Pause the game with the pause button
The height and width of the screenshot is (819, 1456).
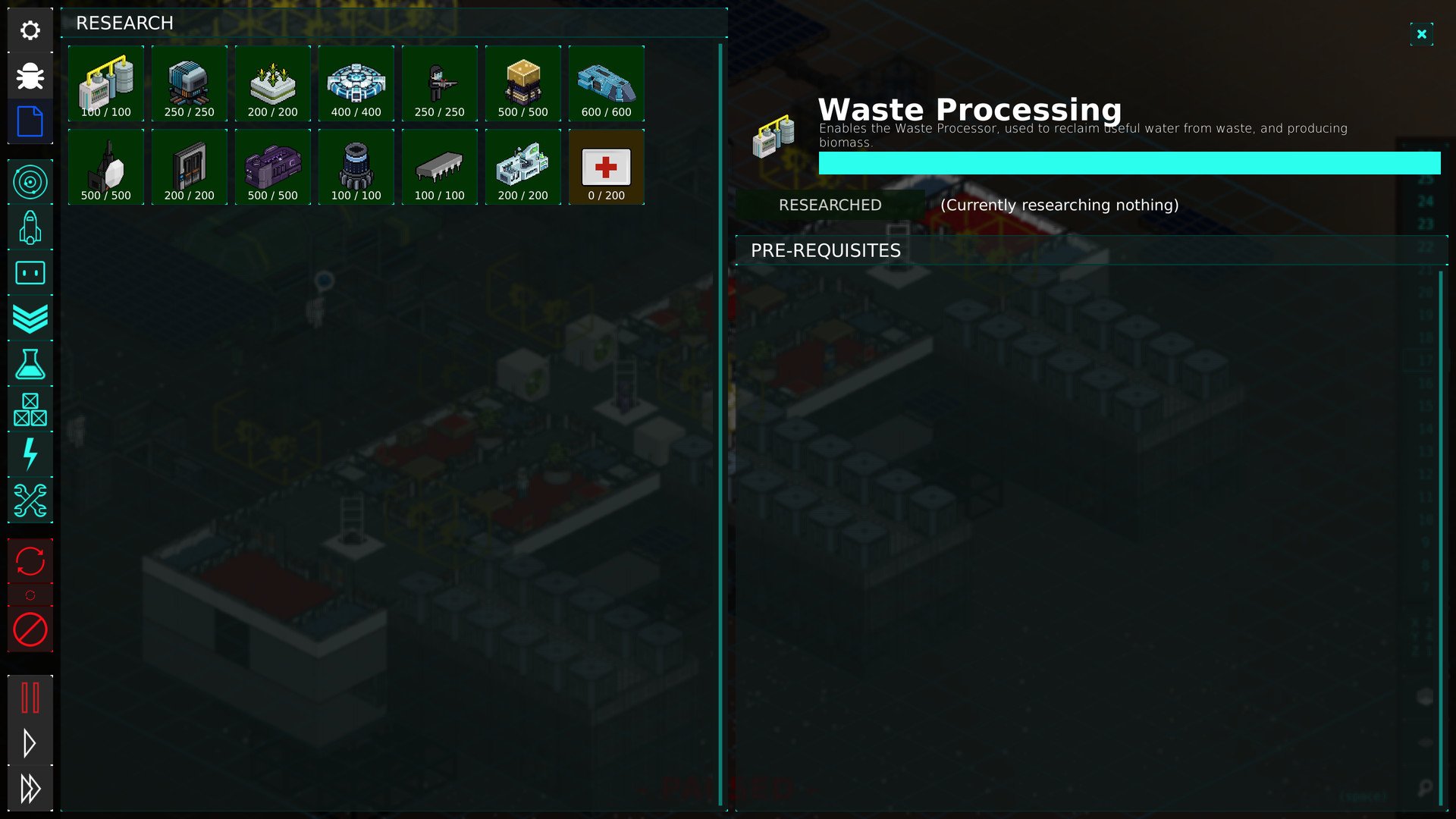(x=30, y=698)
